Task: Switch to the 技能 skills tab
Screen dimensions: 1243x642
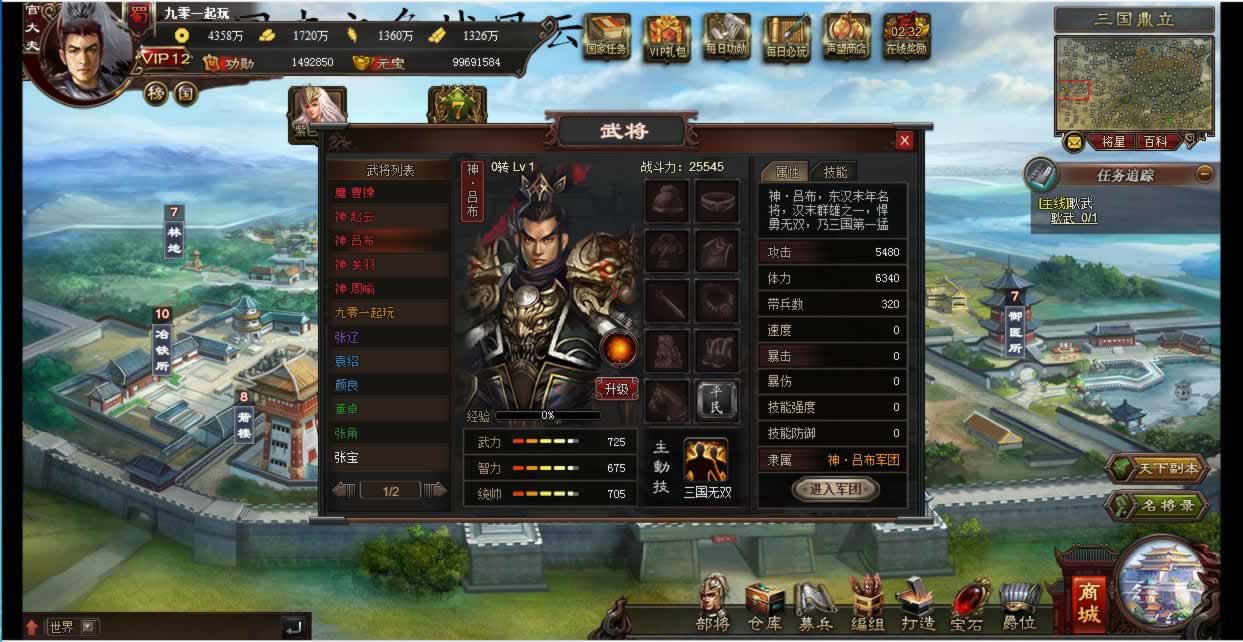Action: [835, 172]
